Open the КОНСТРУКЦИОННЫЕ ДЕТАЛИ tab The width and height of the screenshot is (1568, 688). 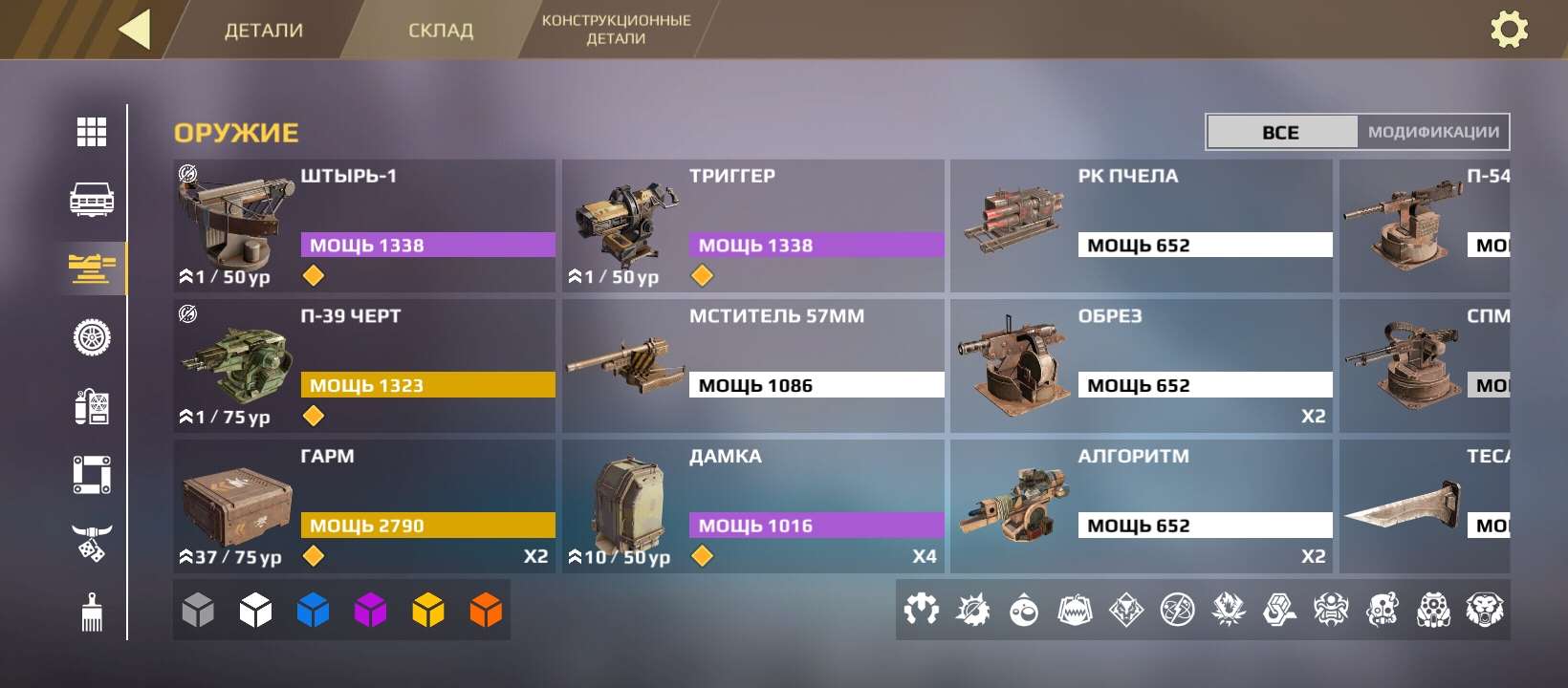point(618,30)
